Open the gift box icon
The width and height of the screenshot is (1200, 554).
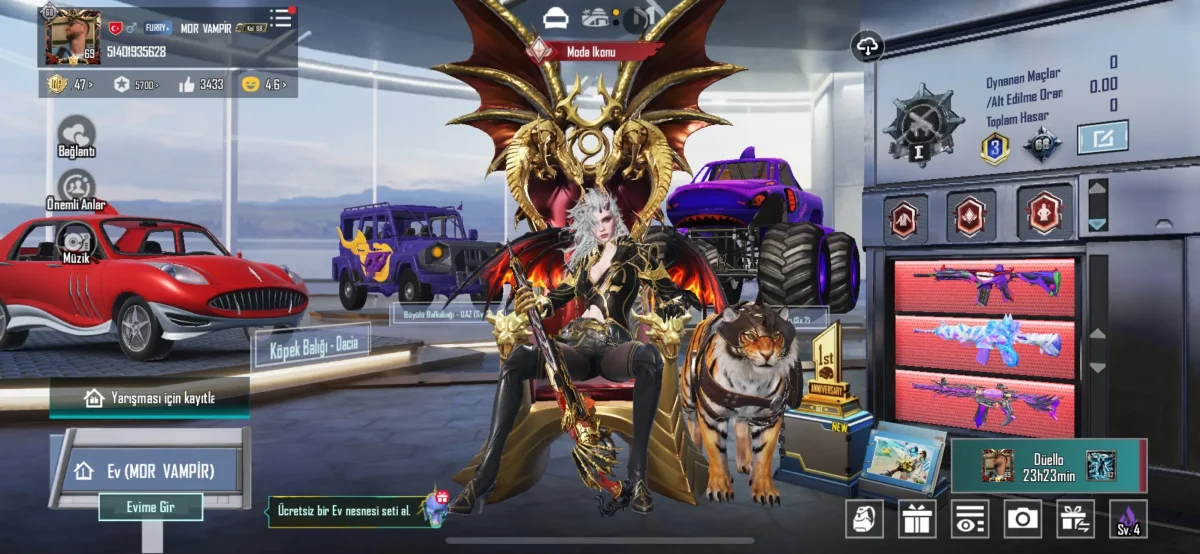click(916, 518)
